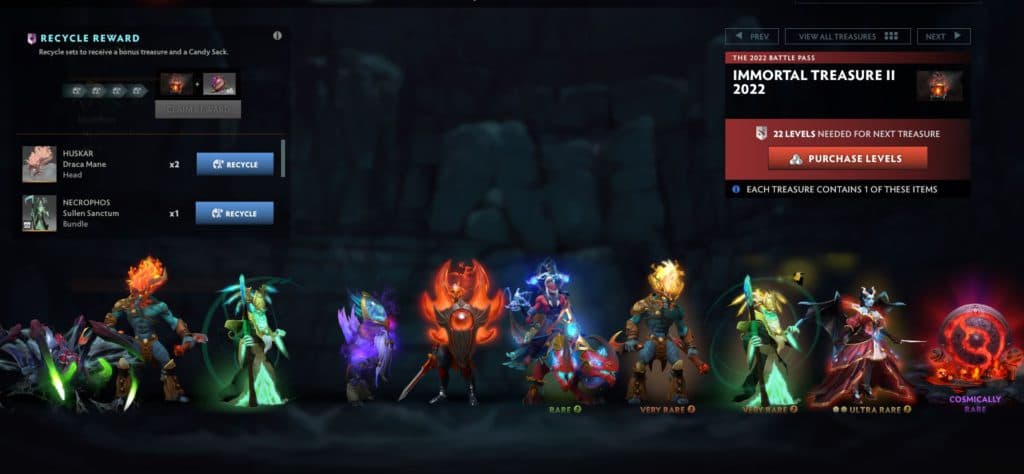This screenshot has height=474, width=1024.
Task: Go to the previous treasure with Prev
Action: coord(751,36)
